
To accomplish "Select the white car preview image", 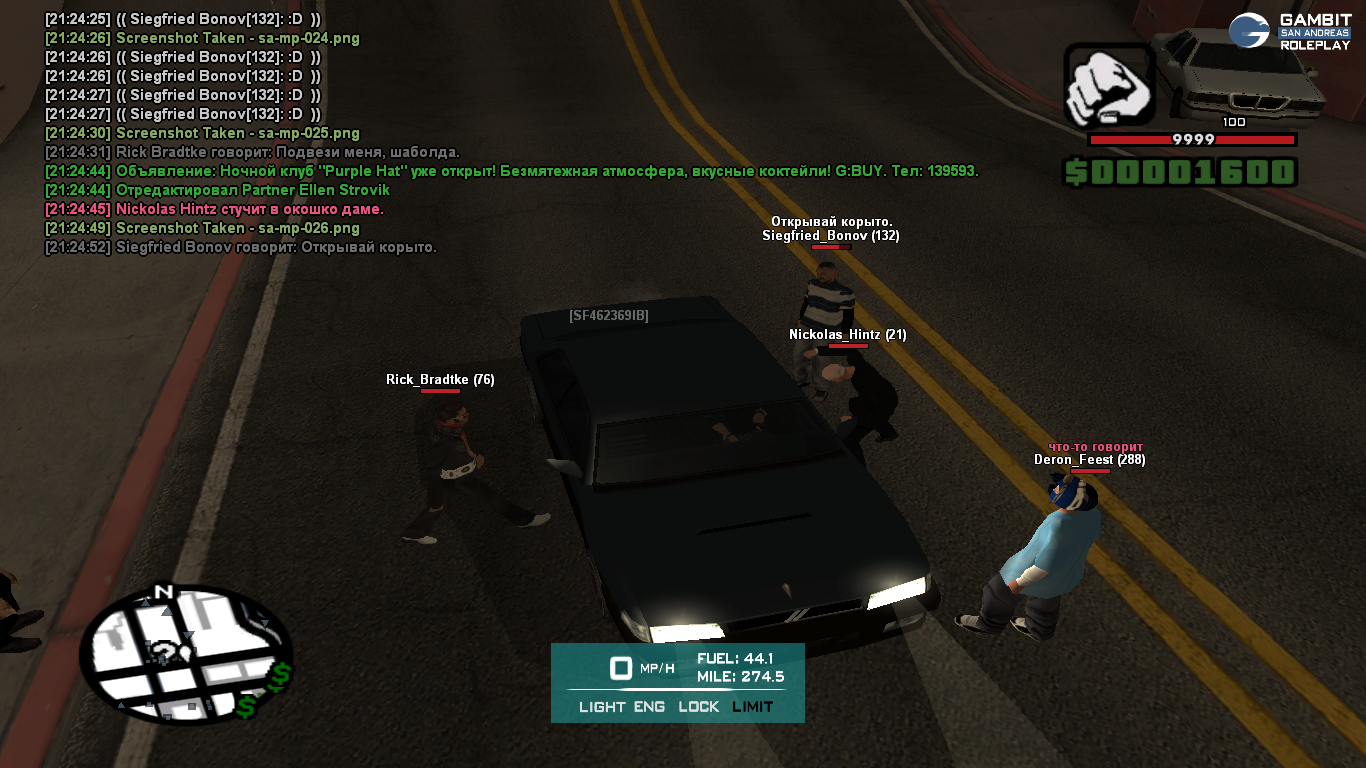I will pos(1238,73).
